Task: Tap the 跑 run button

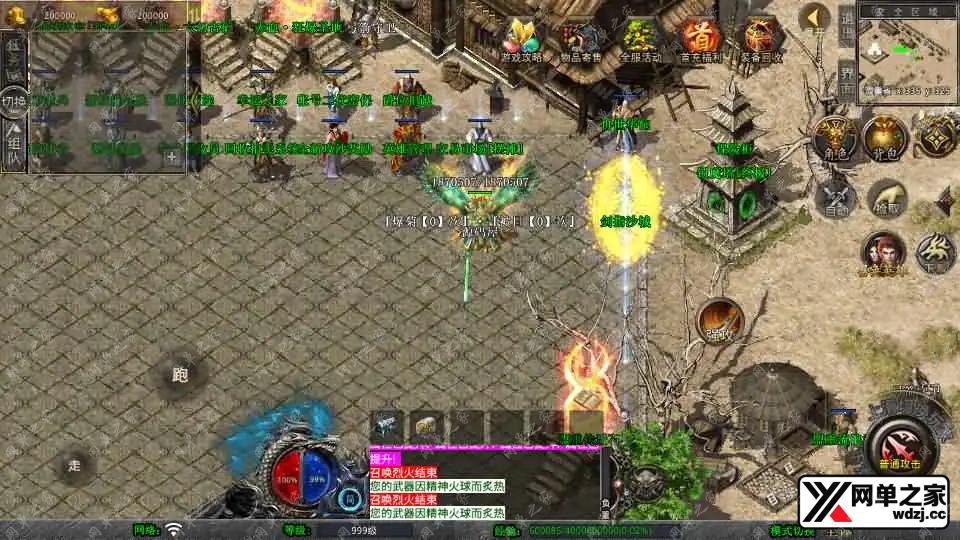Action: point(181,376)
